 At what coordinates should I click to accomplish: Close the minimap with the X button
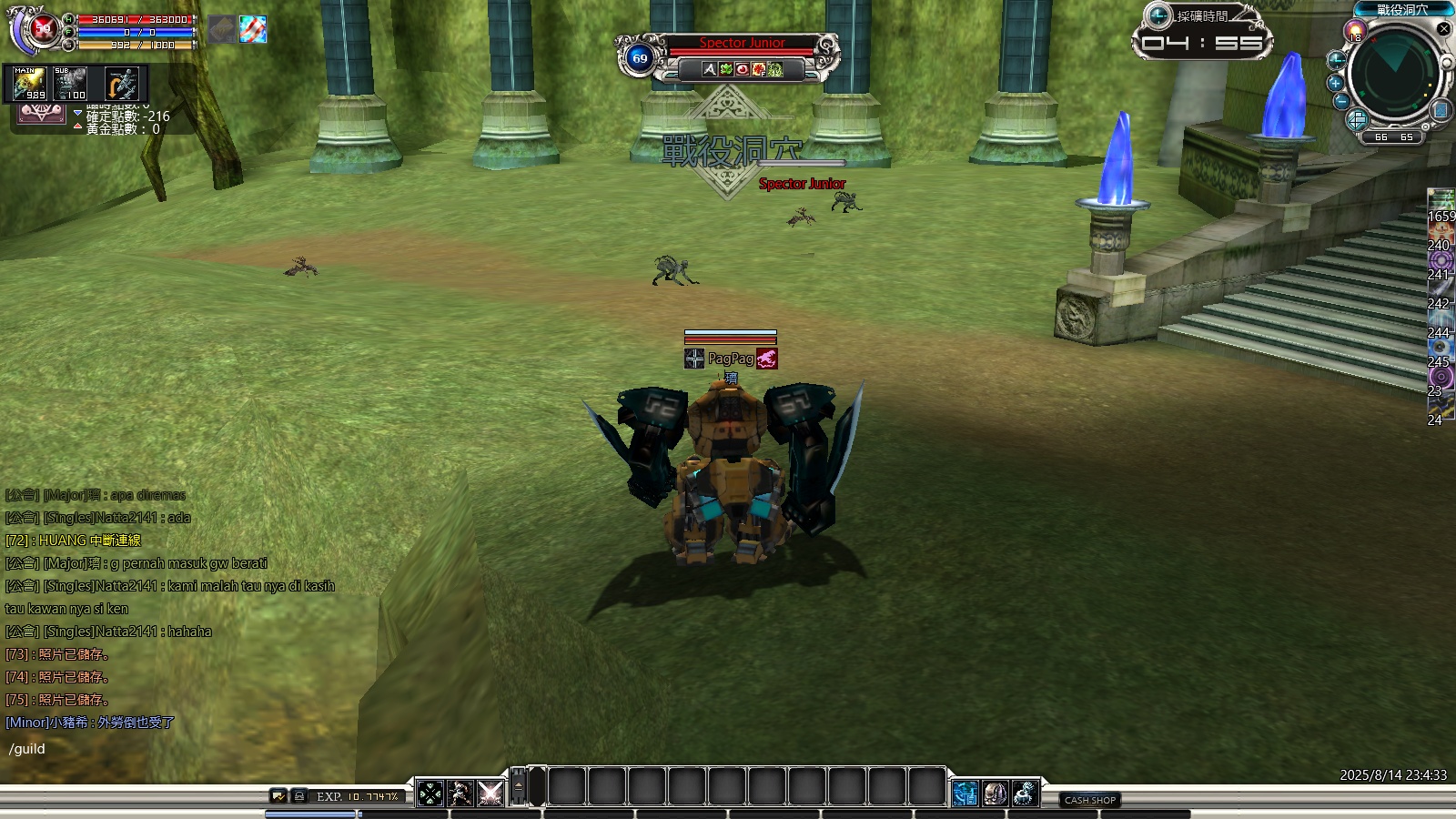coord(1443,29)
